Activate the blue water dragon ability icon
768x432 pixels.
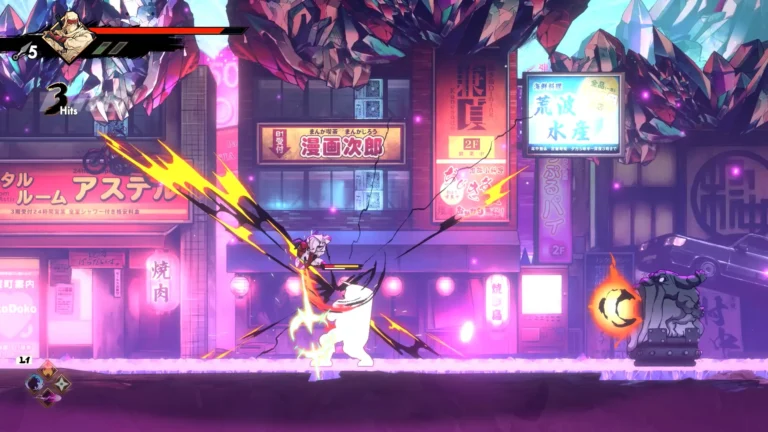[x=34, y=383]
